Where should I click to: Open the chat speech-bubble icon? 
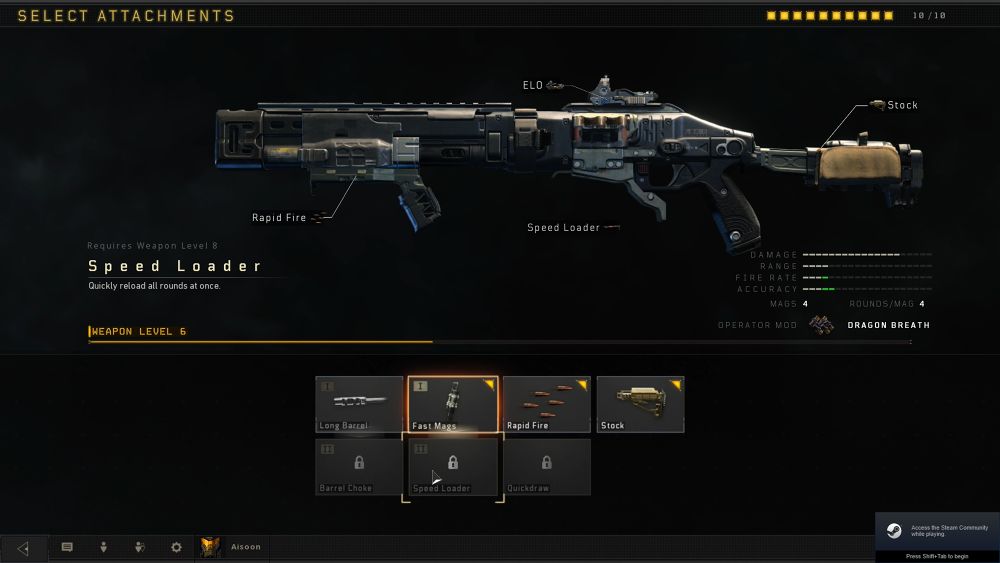67,548
